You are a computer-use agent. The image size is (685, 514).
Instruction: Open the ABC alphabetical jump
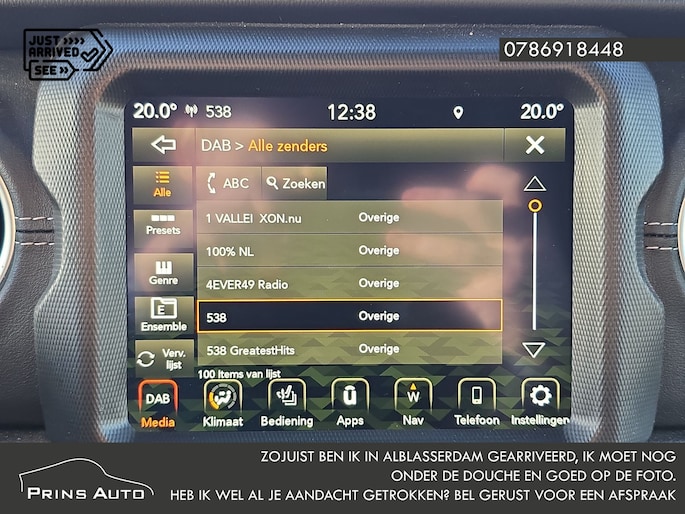228,183
